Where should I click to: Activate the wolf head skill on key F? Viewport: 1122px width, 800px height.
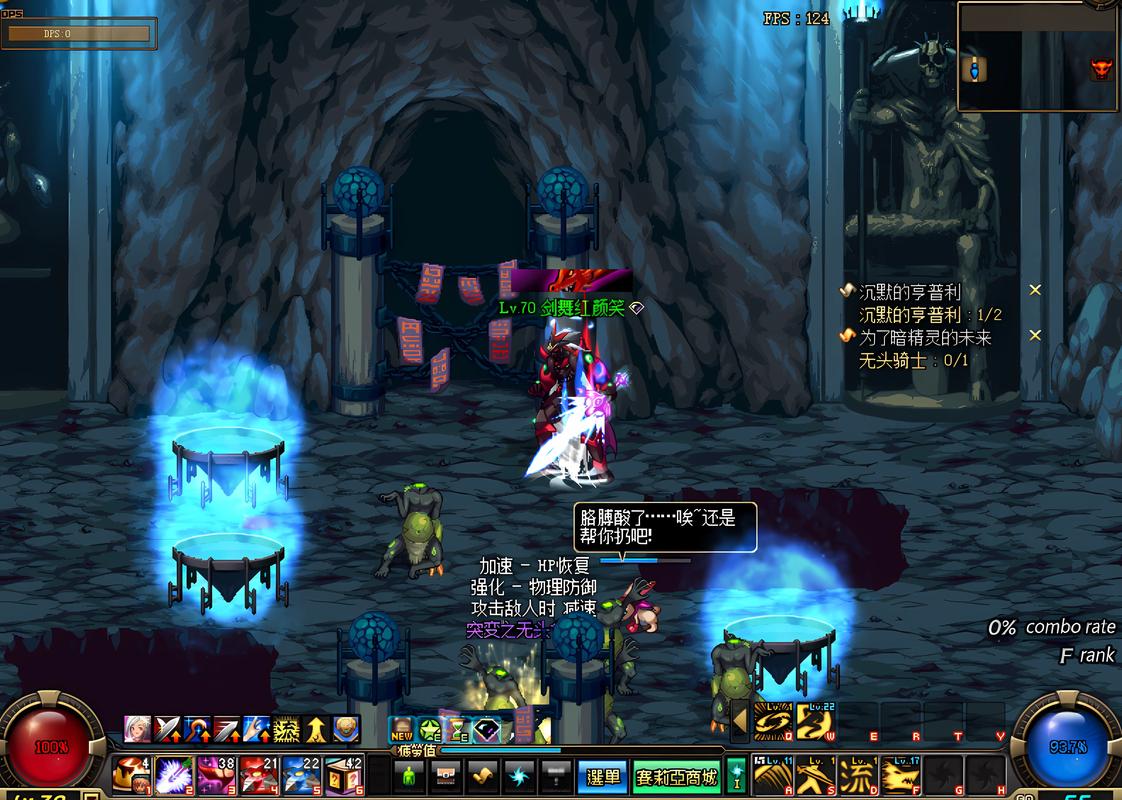[x=899, y=775]
